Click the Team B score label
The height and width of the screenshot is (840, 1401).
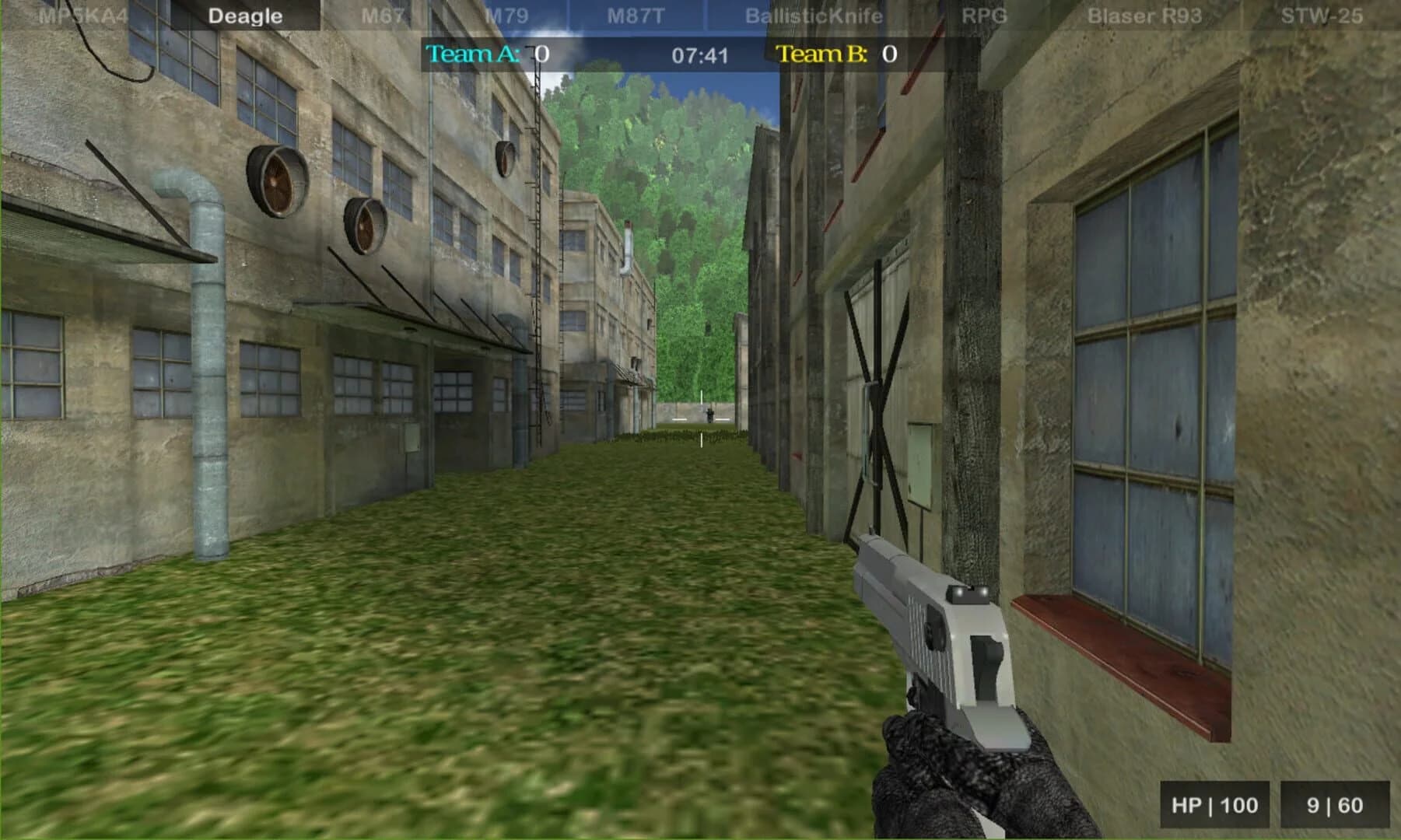pos(824,54)
